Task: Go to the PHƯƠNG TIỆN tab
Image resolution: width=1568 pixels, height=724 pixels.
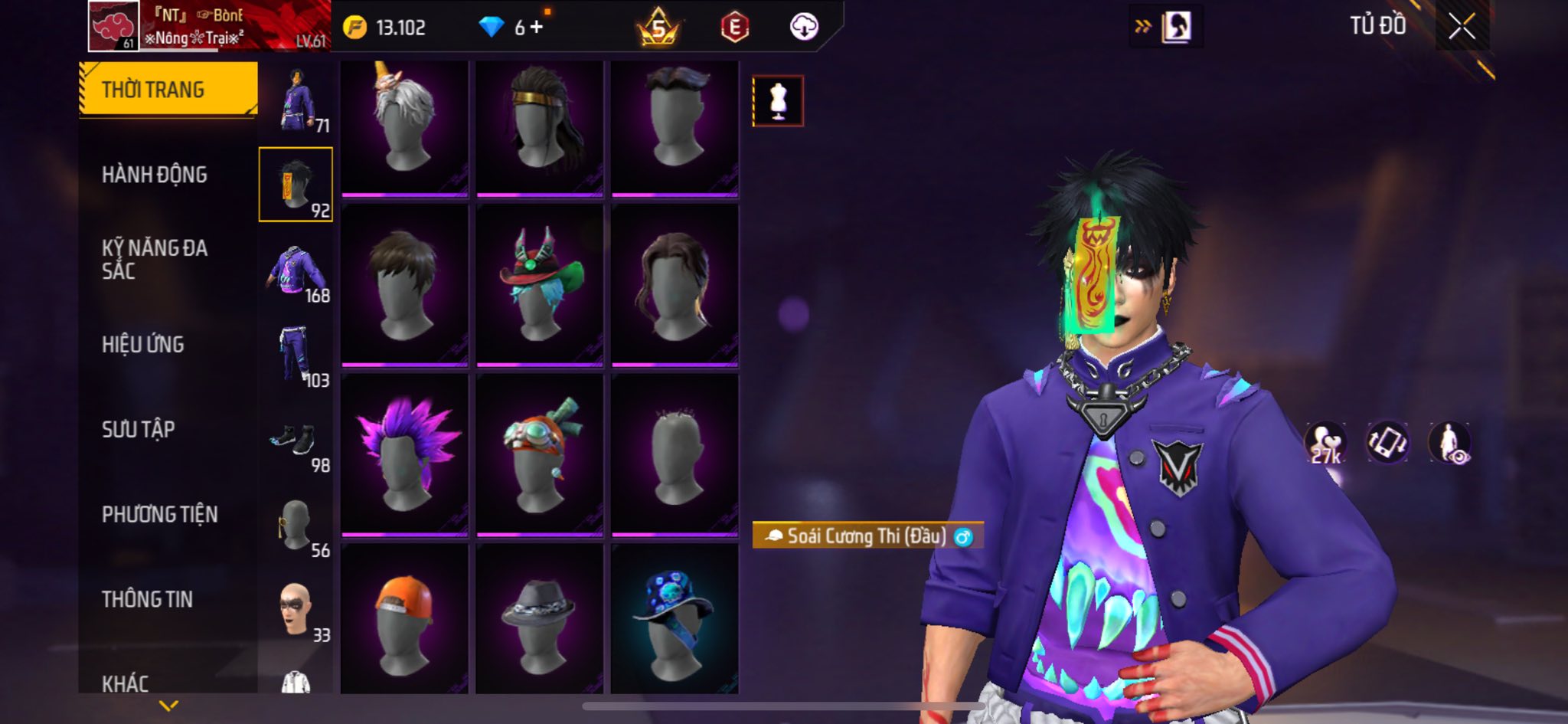Action: click(x=159, y=514)
